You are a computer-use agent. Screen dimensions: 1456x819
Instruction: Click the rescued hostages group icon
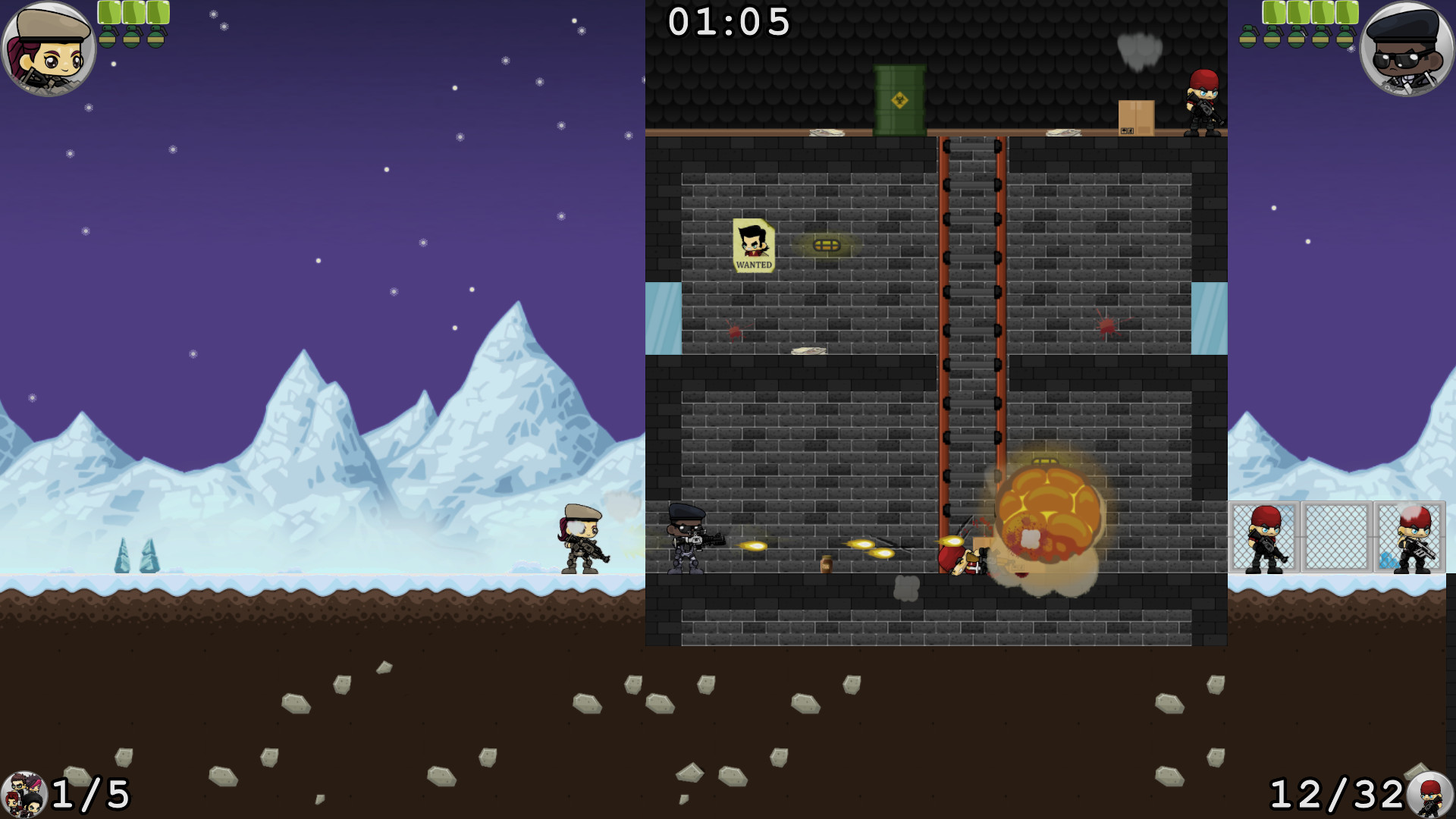click(x=24, y=795)
